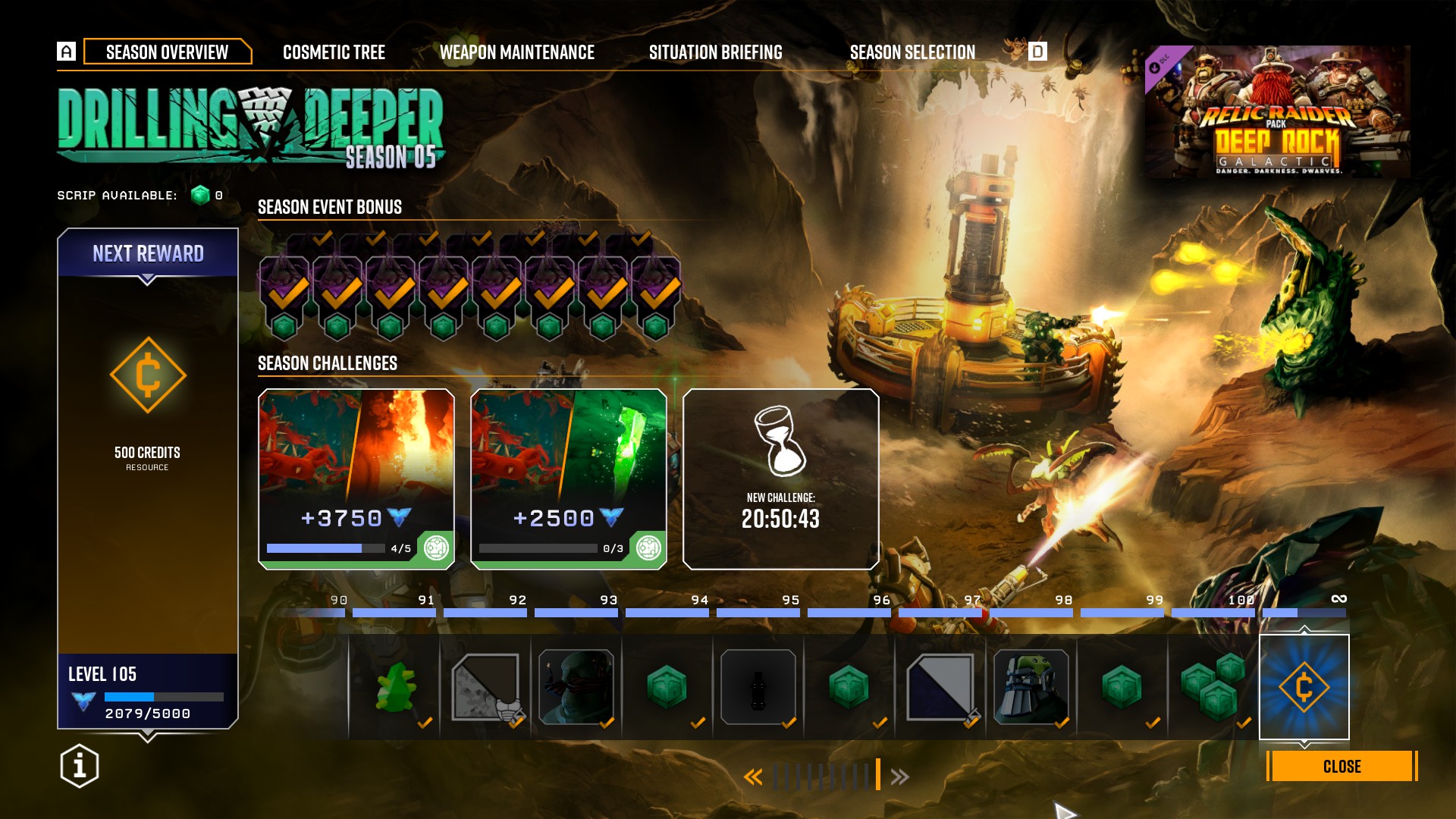Click the Season Overview tab
The height and width of the screenshot is (819, 1456).
click(x=167, y=52)
